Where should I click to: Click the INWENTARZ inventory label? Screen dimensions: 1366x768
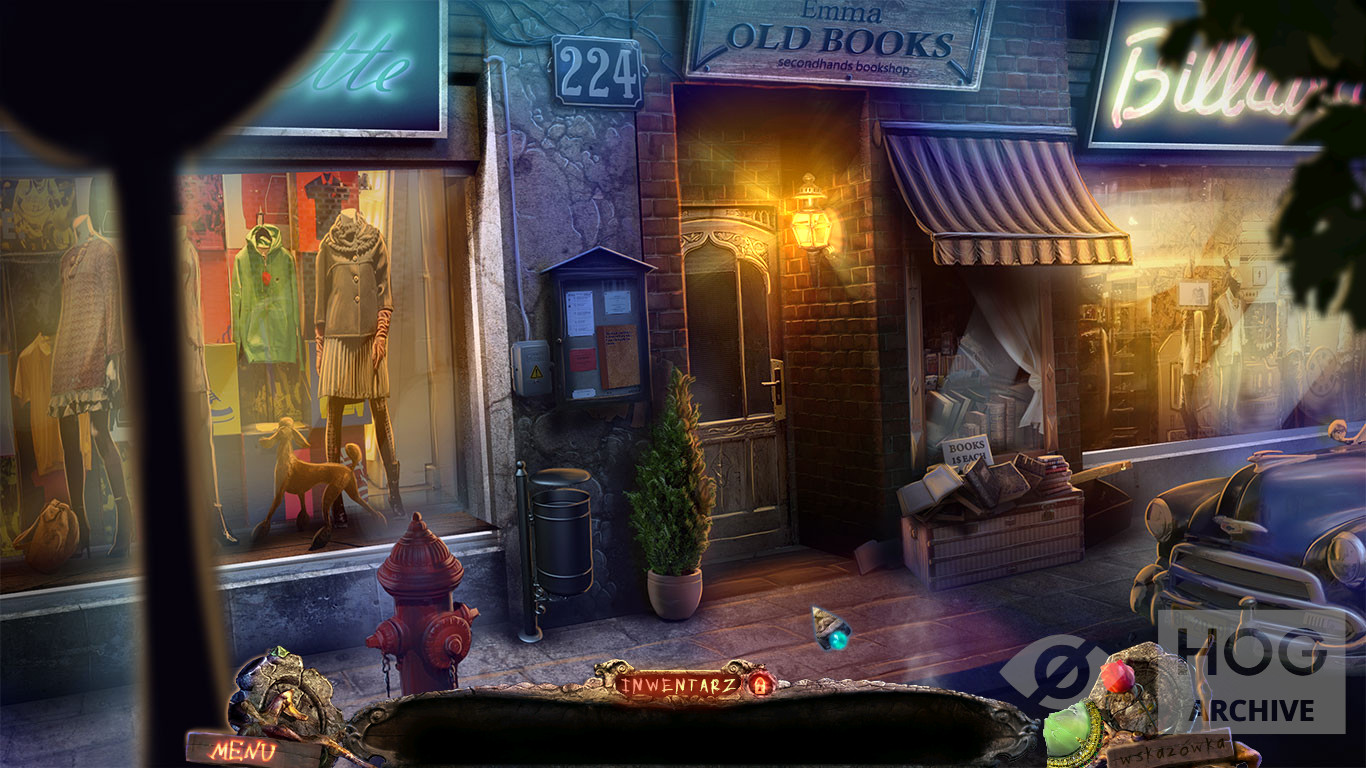tap(678, 685)
